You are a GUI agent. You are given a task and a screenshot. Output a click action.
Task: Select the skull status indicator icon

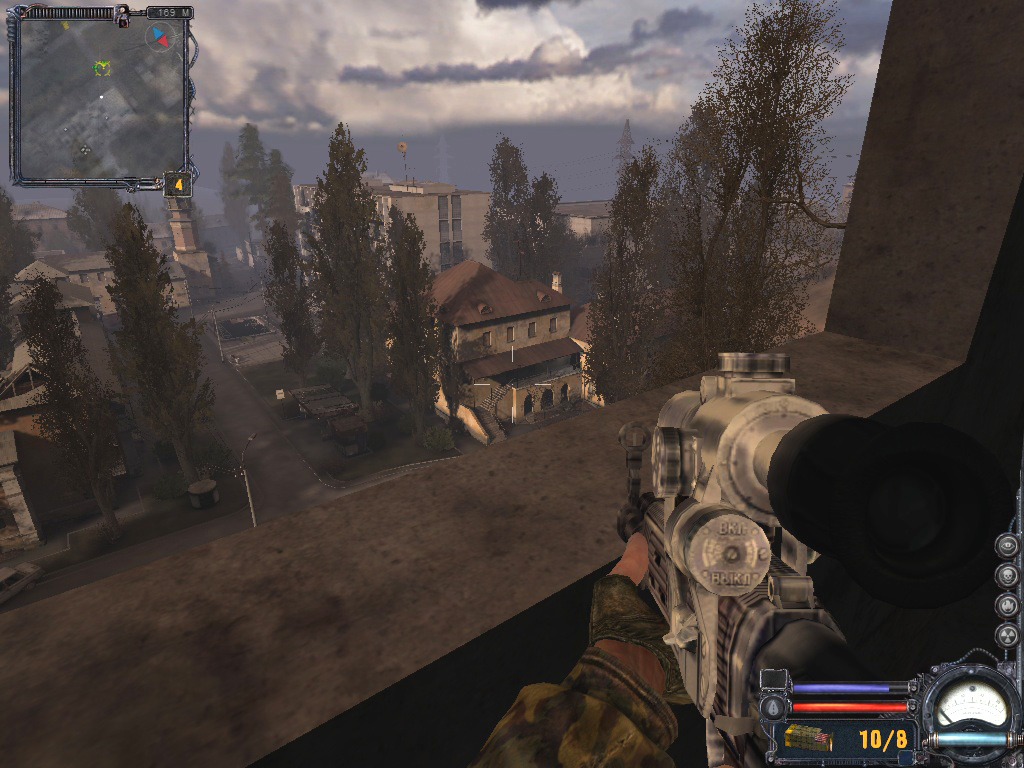pos(1007,576)
